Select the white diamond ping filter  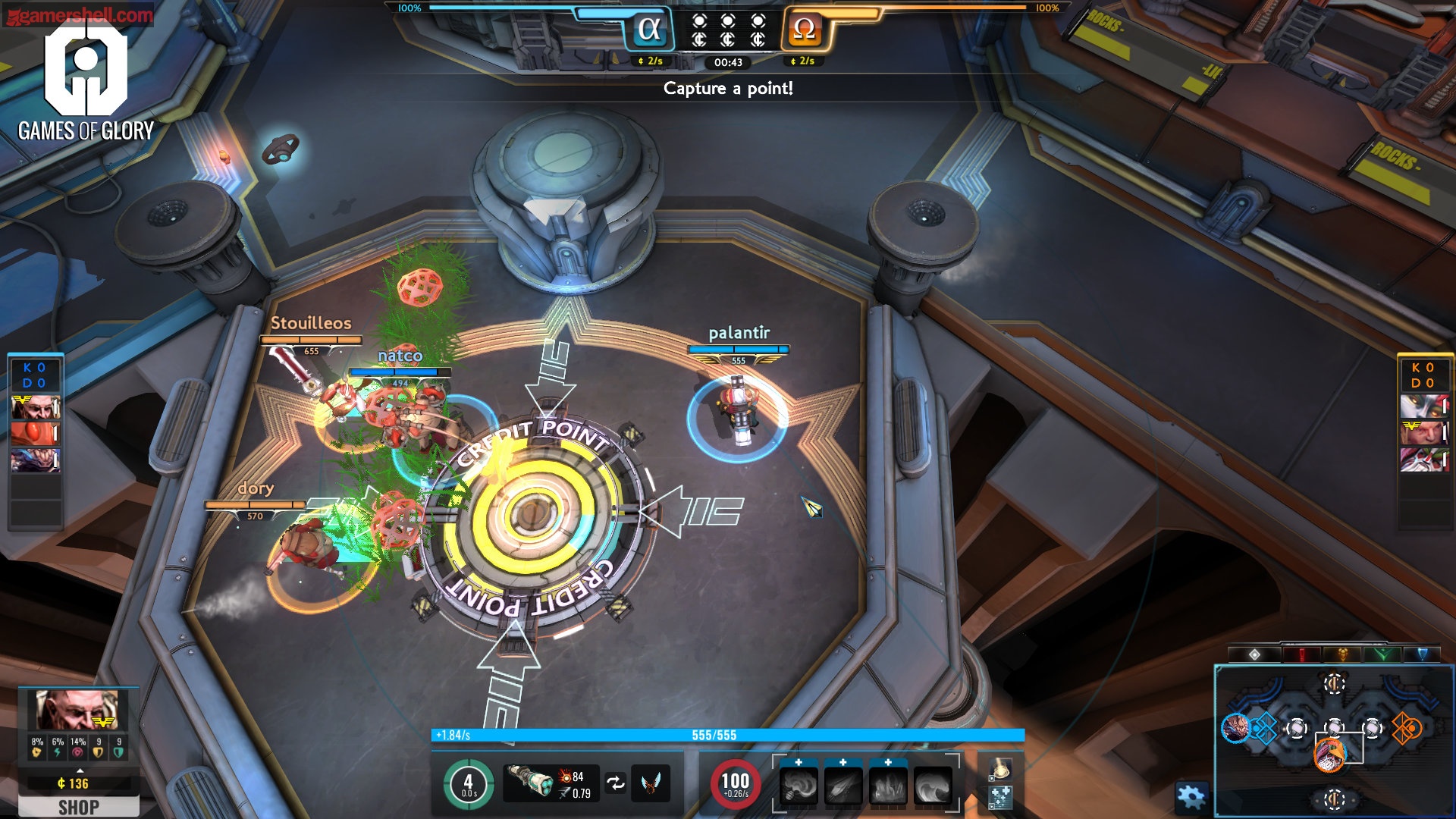tap(1255, 654)
